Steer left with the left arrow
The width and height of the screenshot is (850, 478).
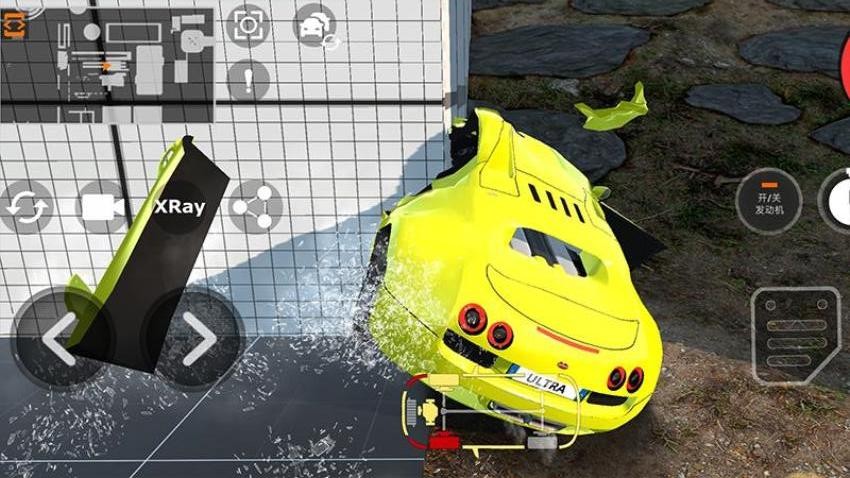pos(58,340)
